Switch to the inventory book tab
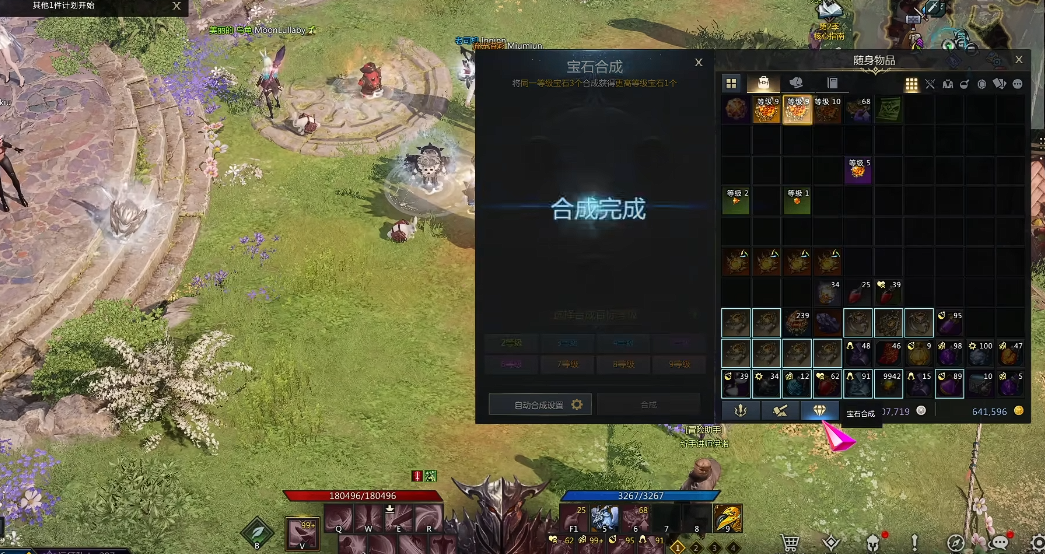 tap(832, 83)
